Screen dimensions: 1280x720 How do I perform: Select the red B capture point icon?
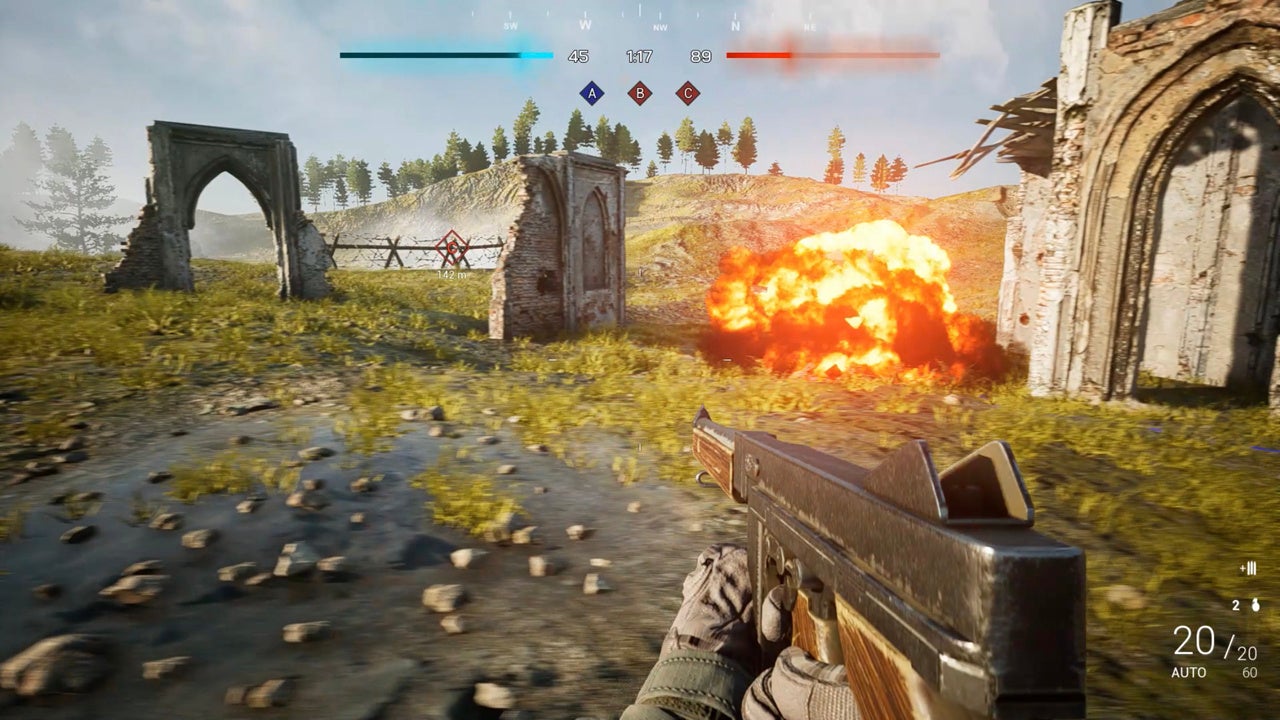(x=639, y=94)
